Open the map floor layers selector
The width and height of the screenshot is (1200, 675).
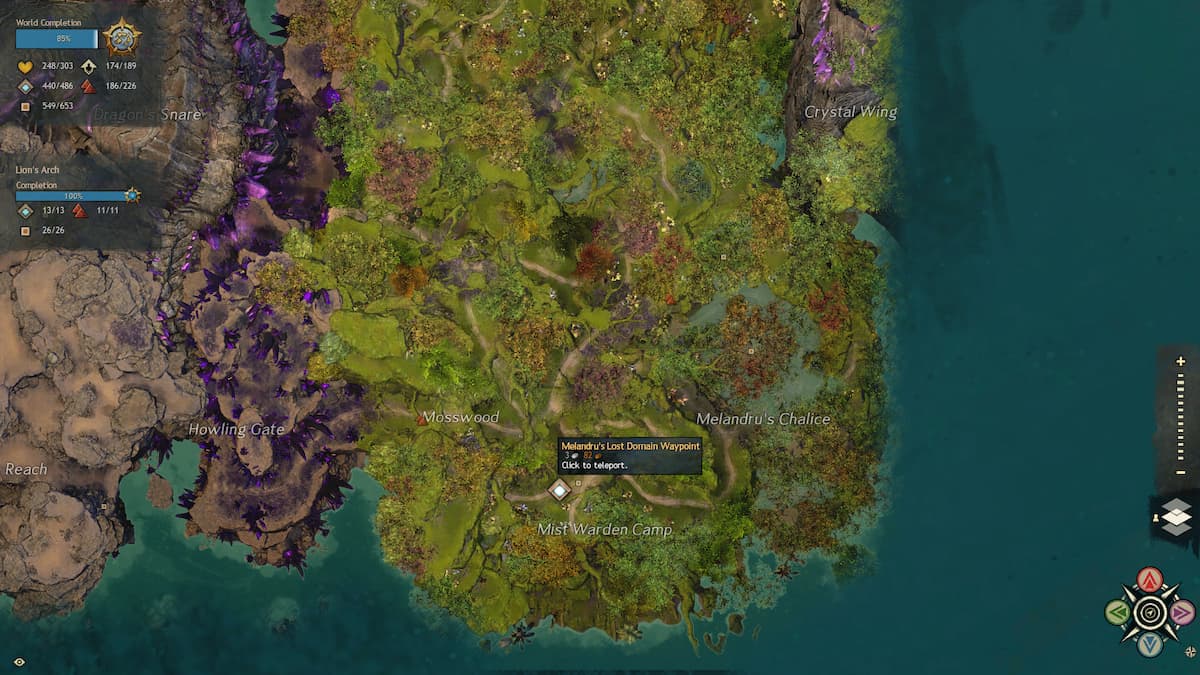1177,517
